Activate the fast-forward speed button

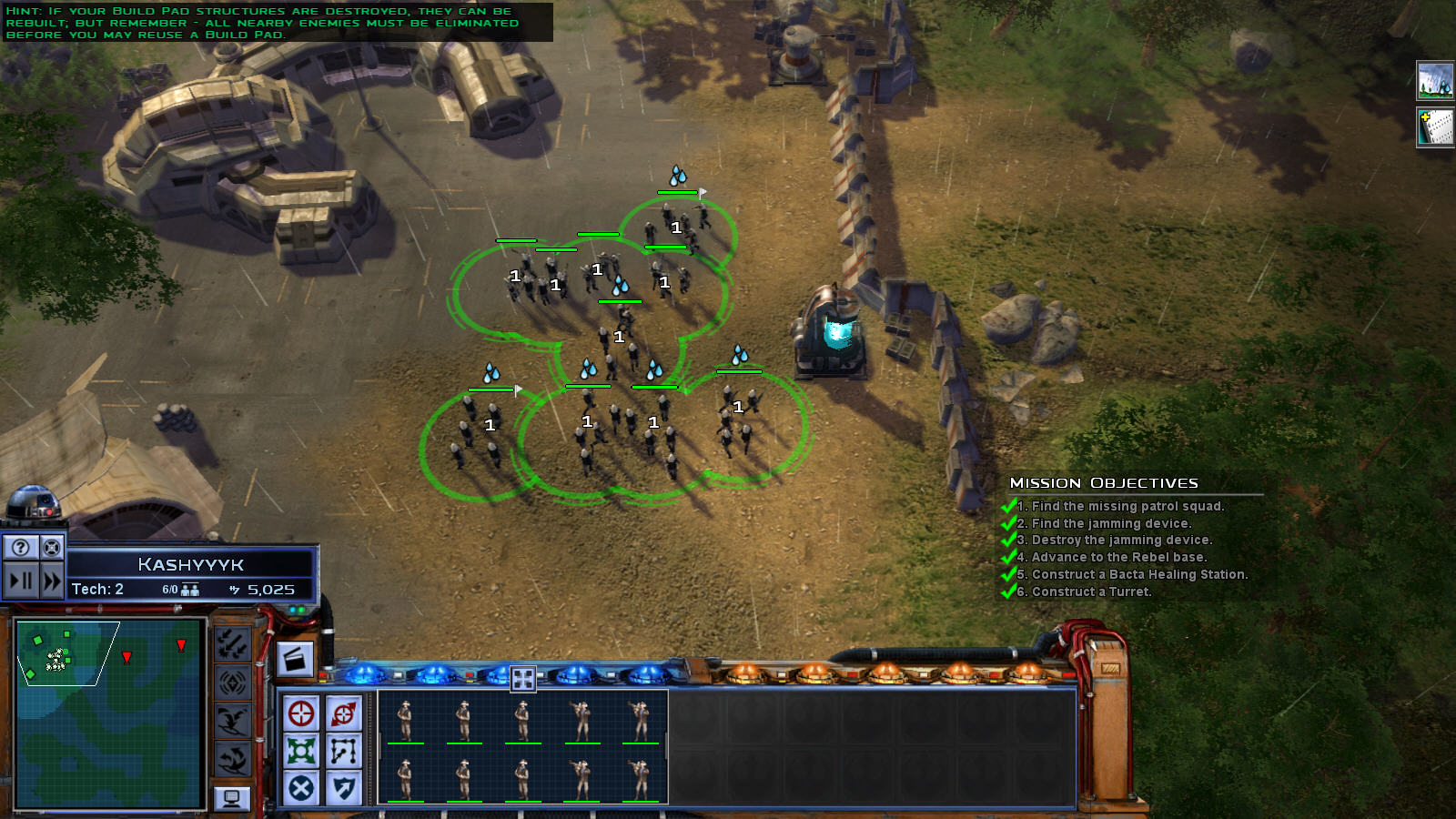(x=52, y=580)
